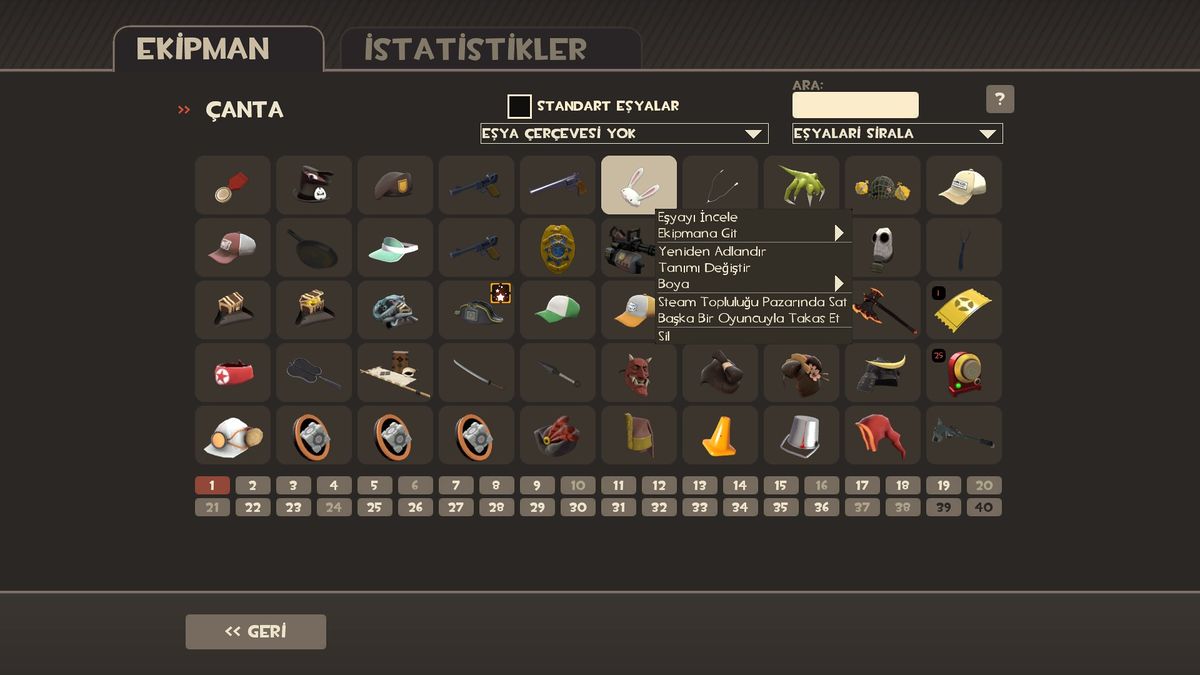The image size is (1200, 675).
Task: Select the frying pan item slot
Action: coord(314,248)
